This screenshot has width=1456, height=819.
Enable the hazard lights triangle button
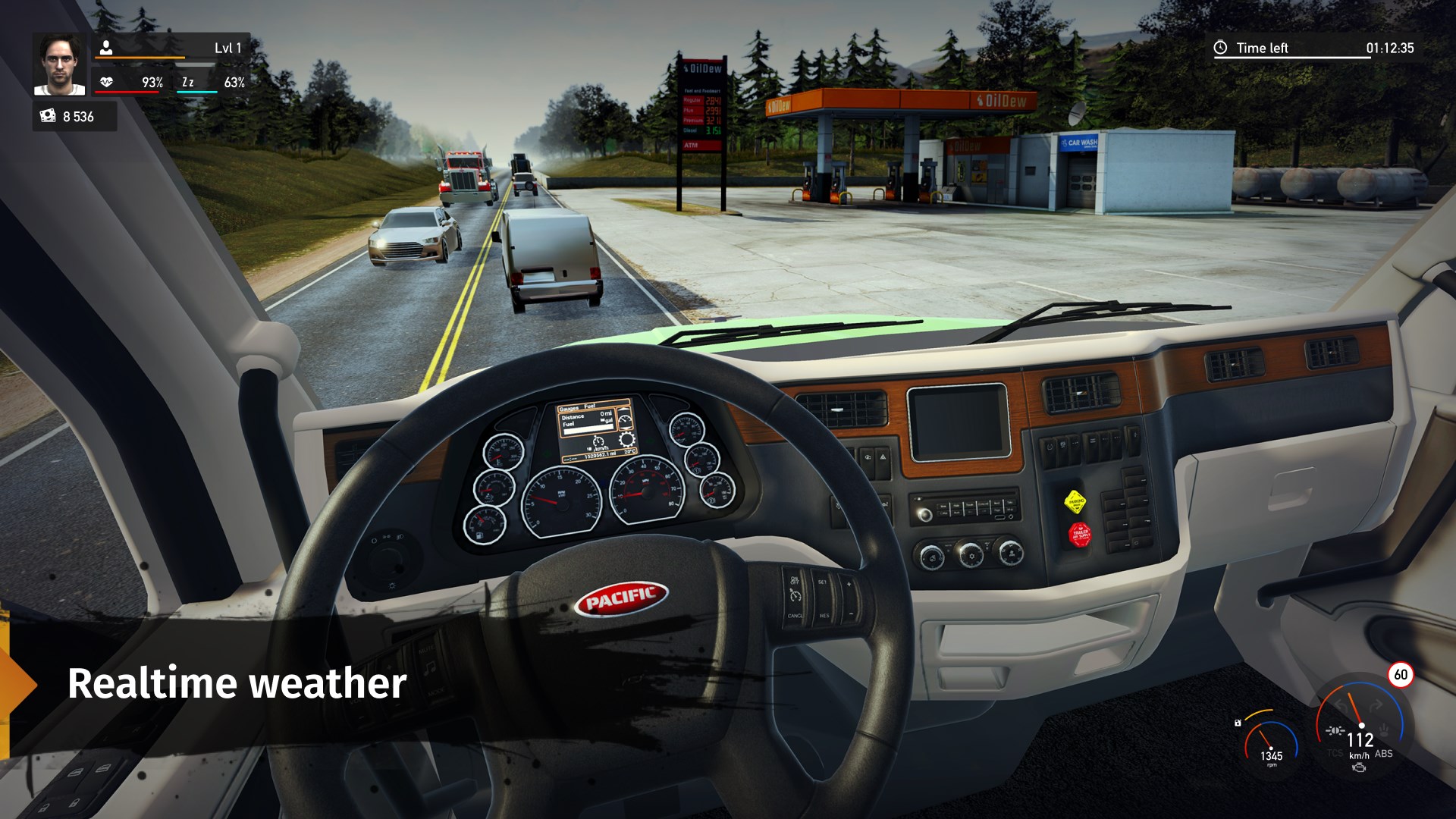pyautogui.click(x=883, y=457)
